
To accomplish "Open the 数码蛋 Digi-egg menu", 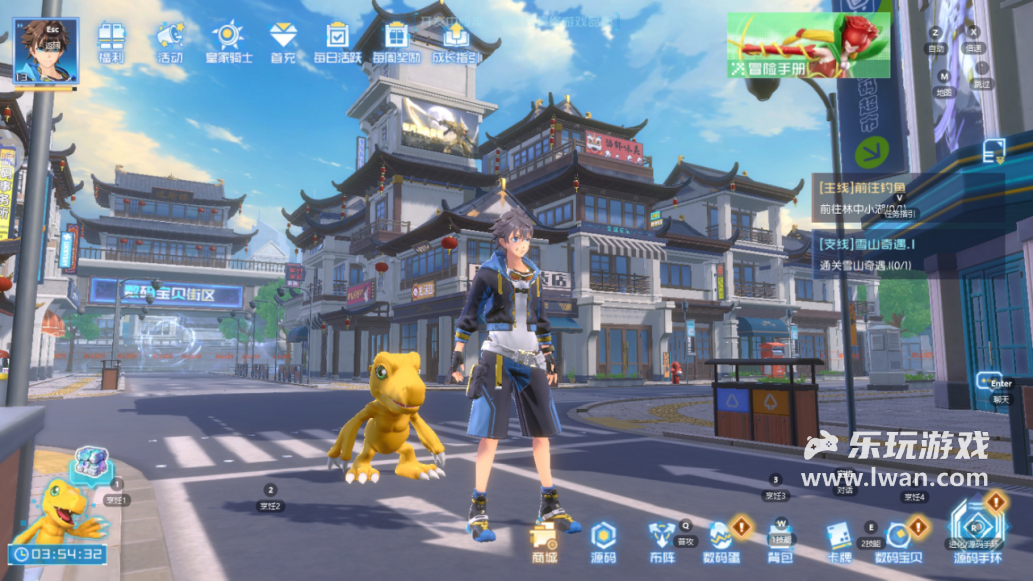I will coord(722,541).
